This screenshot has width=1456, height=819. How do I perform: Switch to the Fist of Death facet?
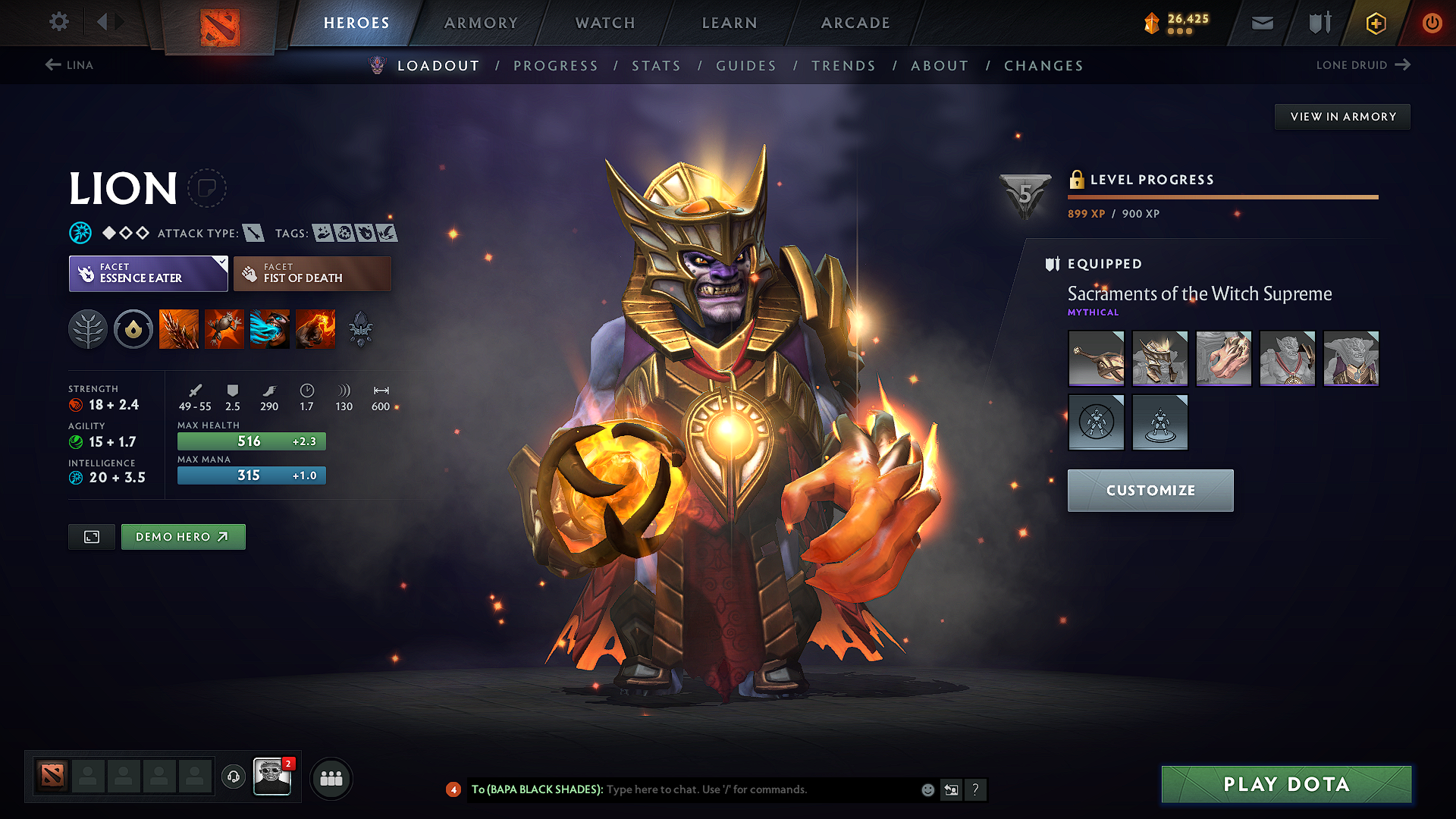pos(312,273)
